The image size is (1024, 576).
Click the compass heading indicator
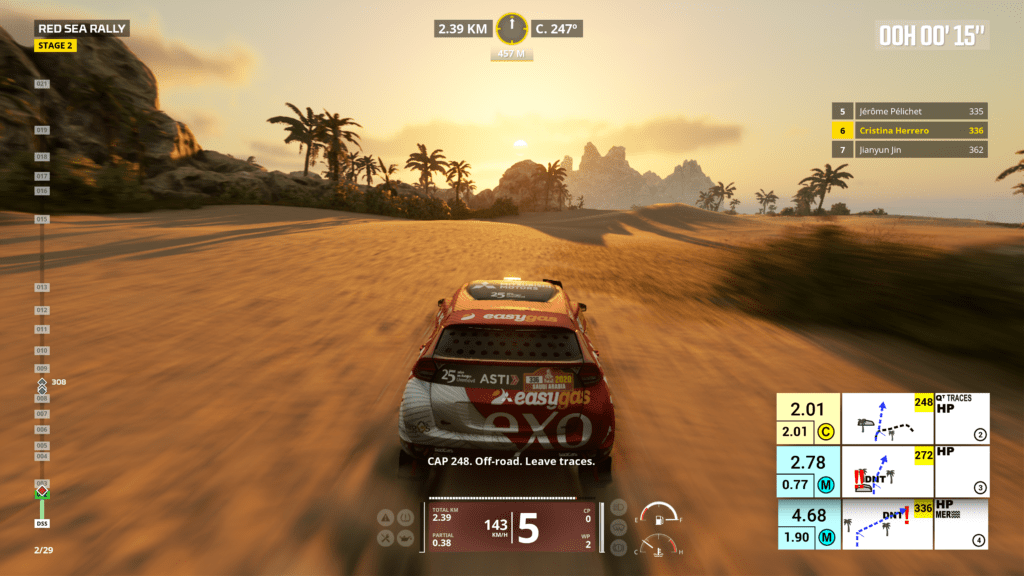pyautogui.click(x=511, y=28)
